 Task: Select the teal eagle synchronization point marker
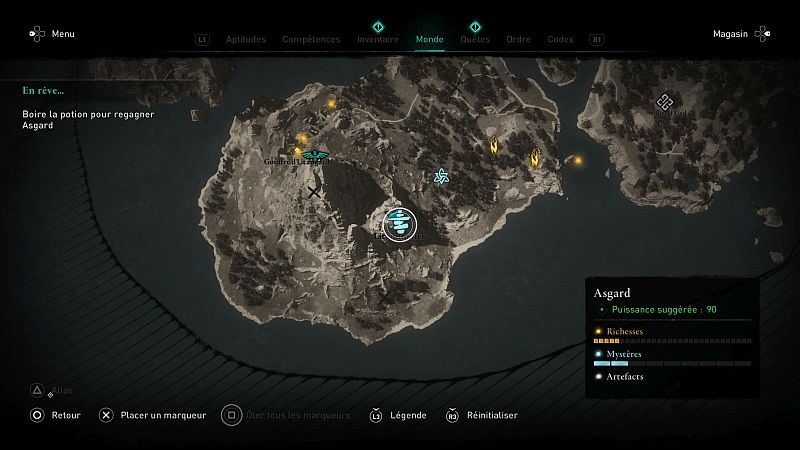point(316,155)
